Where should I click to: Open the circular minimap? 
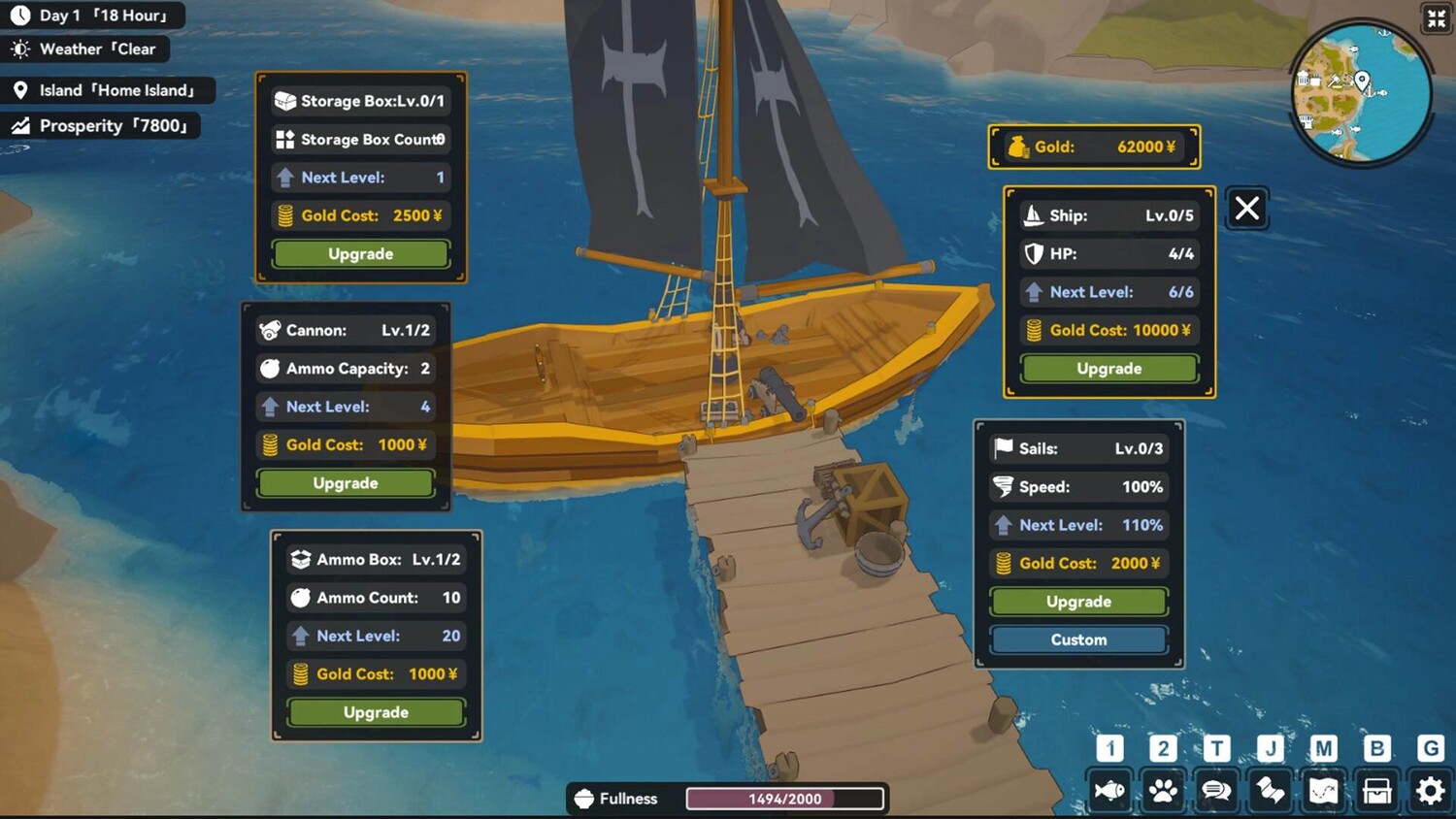[1361, 93]
